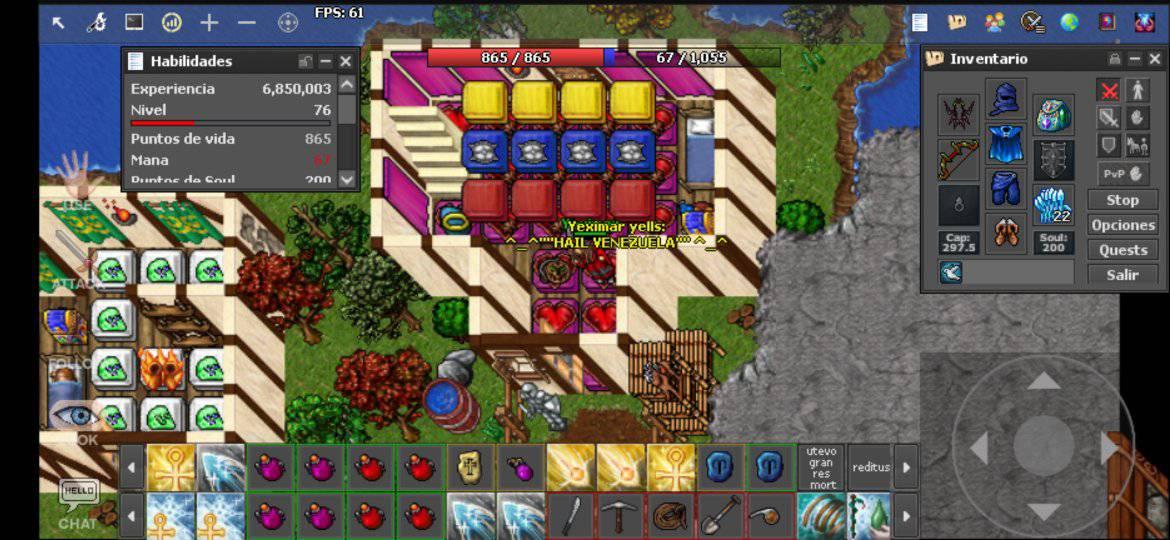
Task: Open the Quests log
Action: point(1122,250)
